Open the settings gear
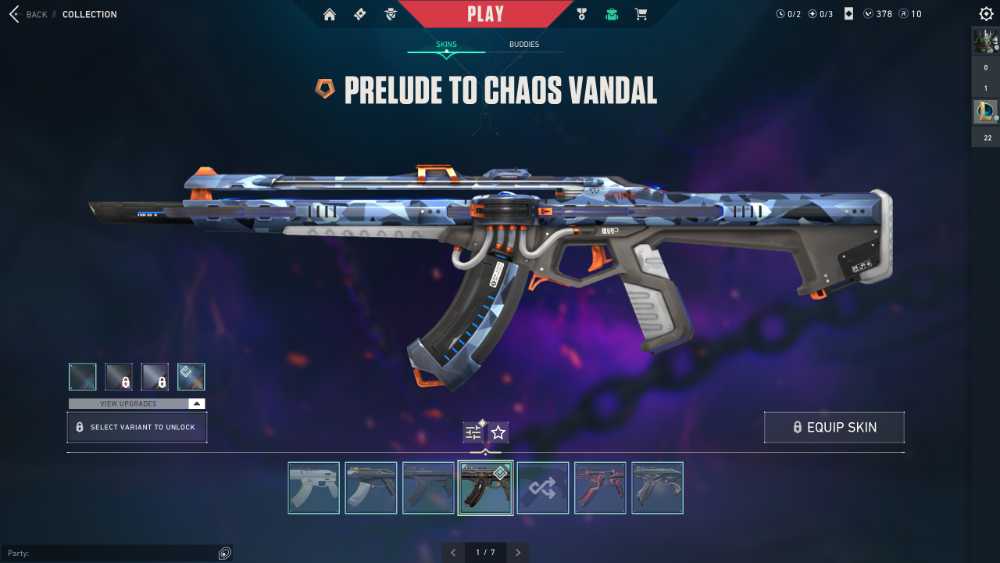Screen dimensions: 1000x563 coord(986,14)
